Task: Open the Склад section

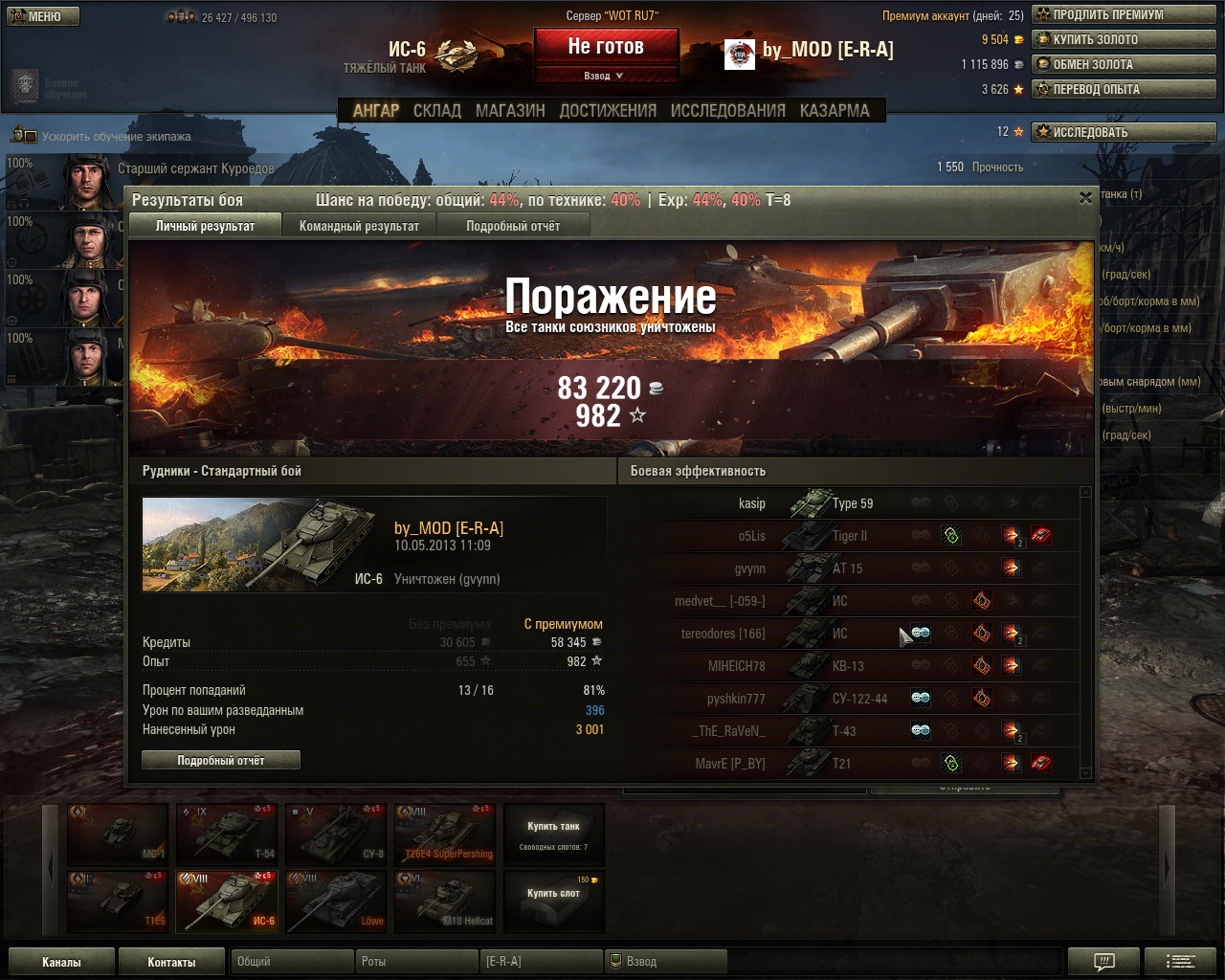Action: pos(437,110)
